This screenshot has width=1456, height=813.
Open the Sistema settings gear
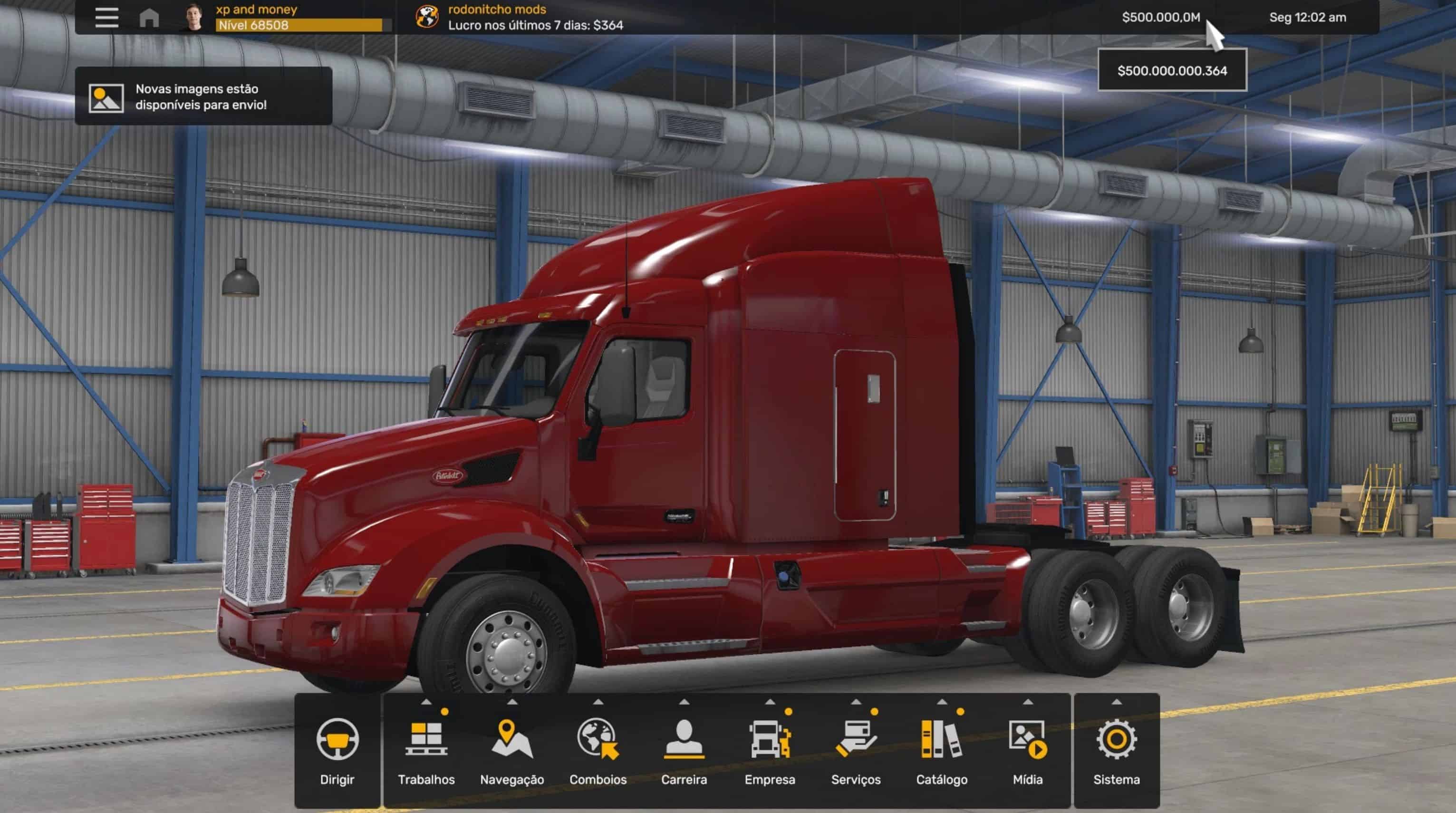1116,750
